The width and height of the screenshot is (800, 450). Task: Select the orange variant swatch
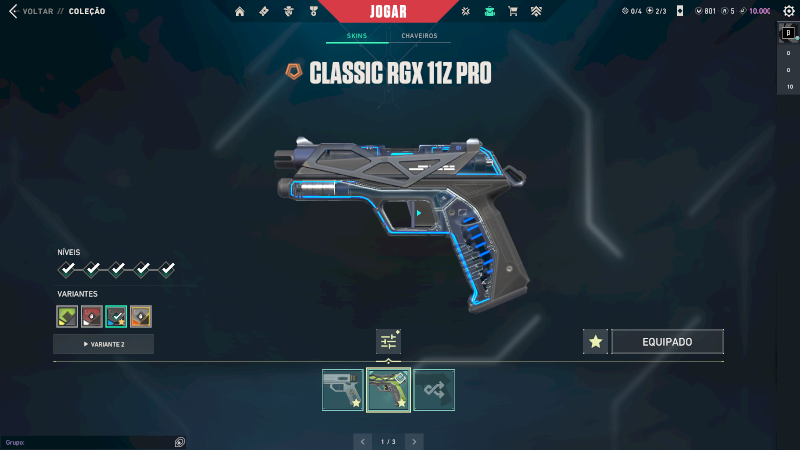pyautogui.click(x=141, y=316)
